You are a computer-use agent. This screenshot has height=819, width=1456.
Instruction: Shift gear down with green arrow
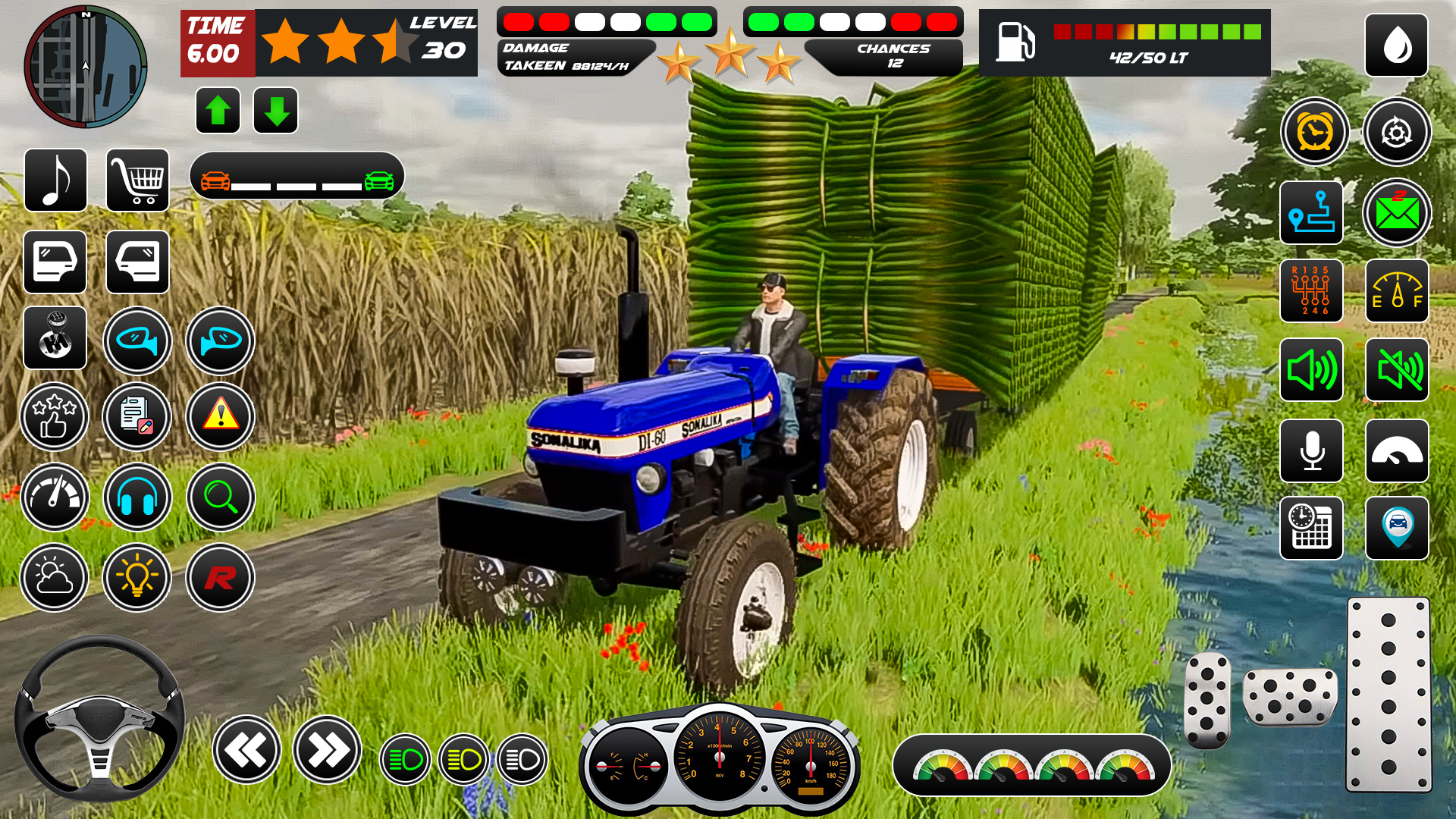(x=274, y=109)
